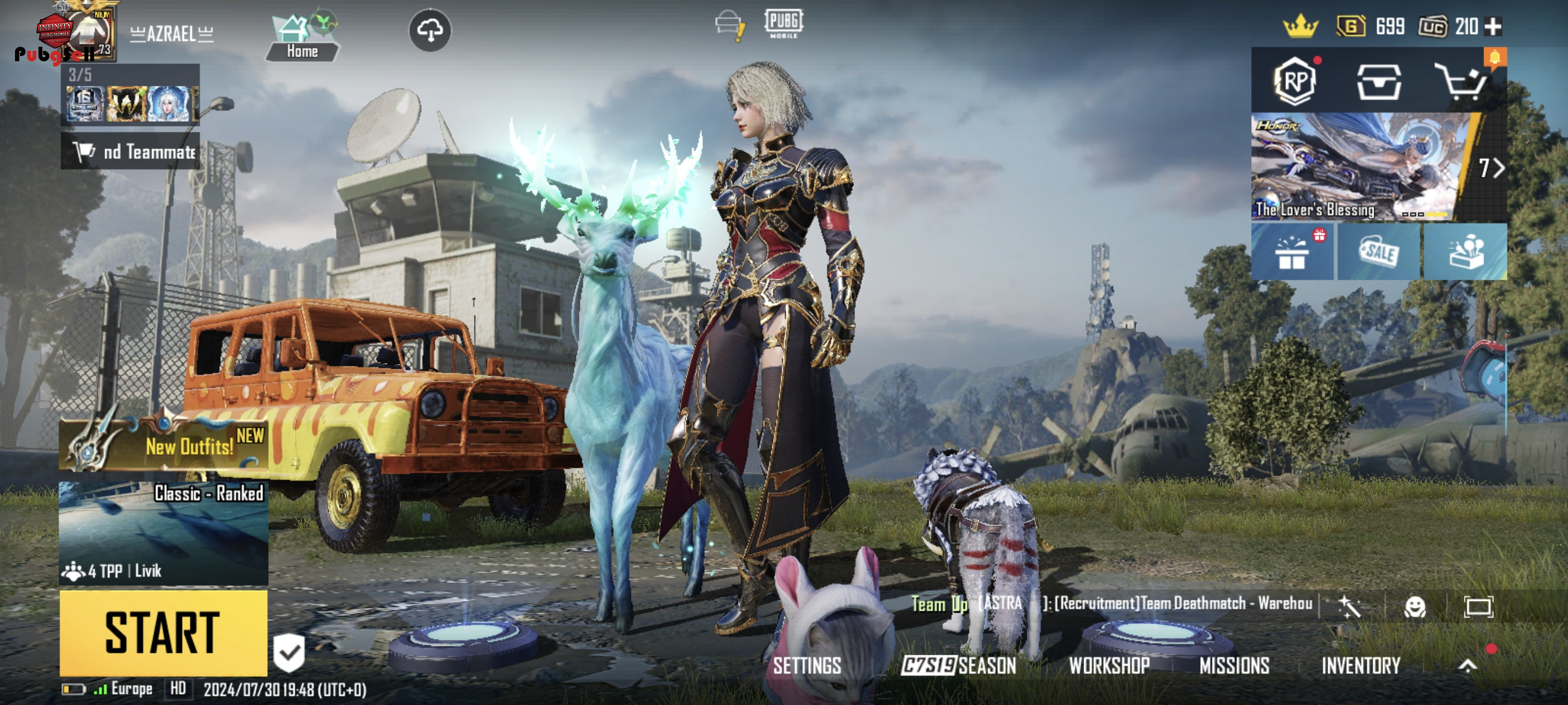Open the Royale Pass RP icon
The height and width of the screenshot is (705, 1568).
point(1295,81)
